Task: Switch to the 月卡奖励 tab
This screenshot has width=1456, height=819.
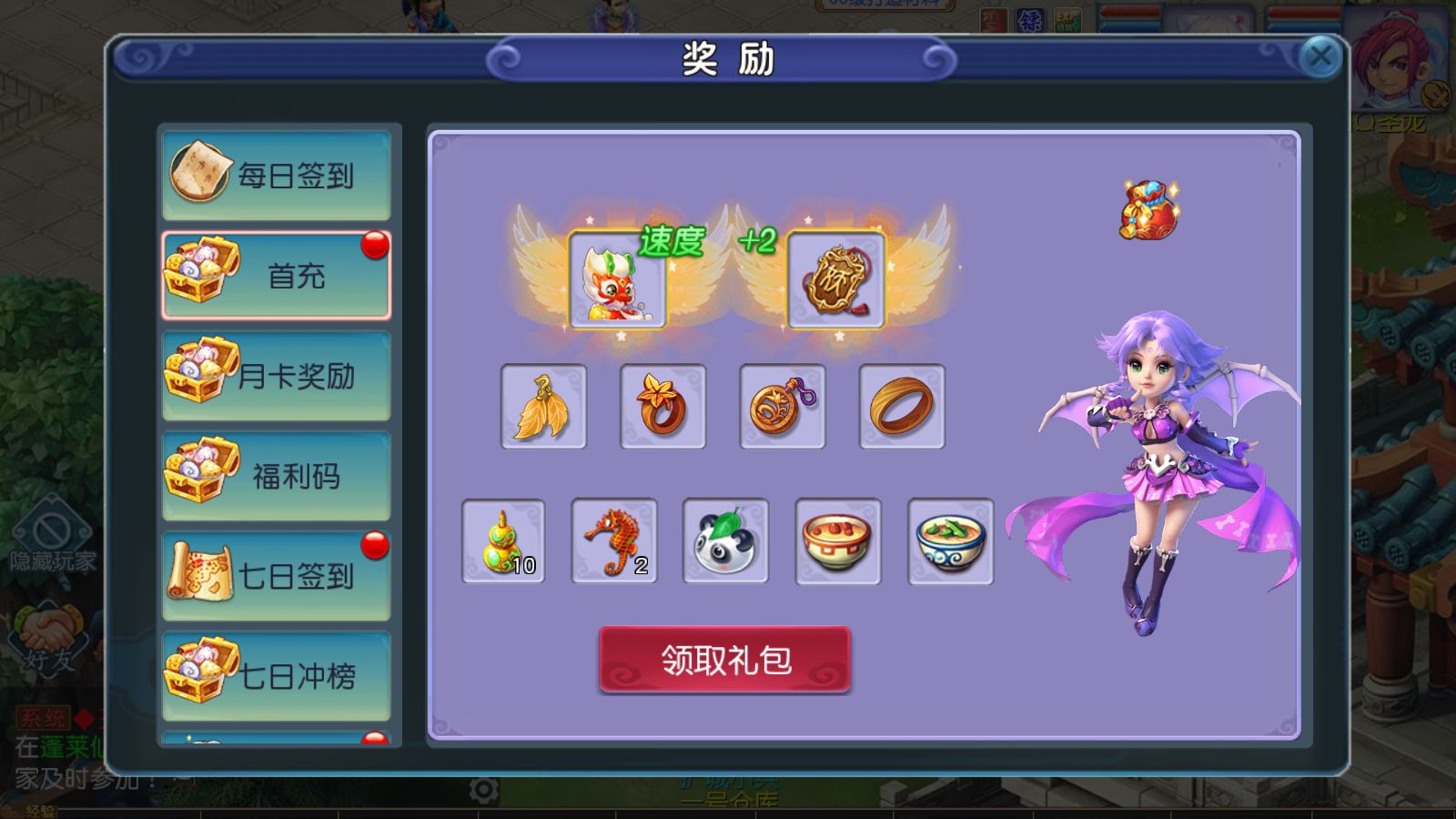Action: click(x=277, y=375)
